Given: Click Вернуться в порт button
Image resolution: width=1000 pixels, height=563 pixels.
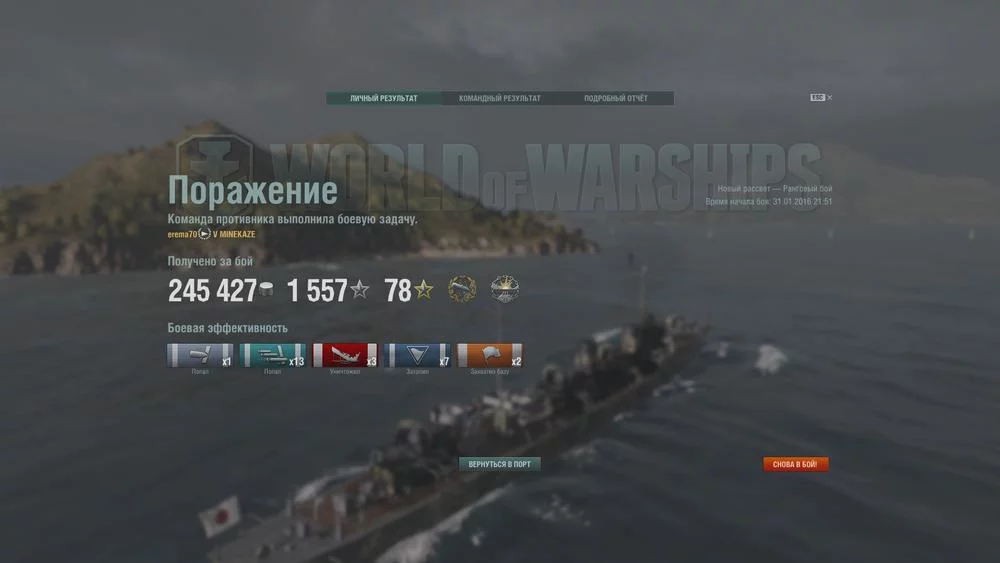Looking at the screenshot, I should tap(500, 464).
